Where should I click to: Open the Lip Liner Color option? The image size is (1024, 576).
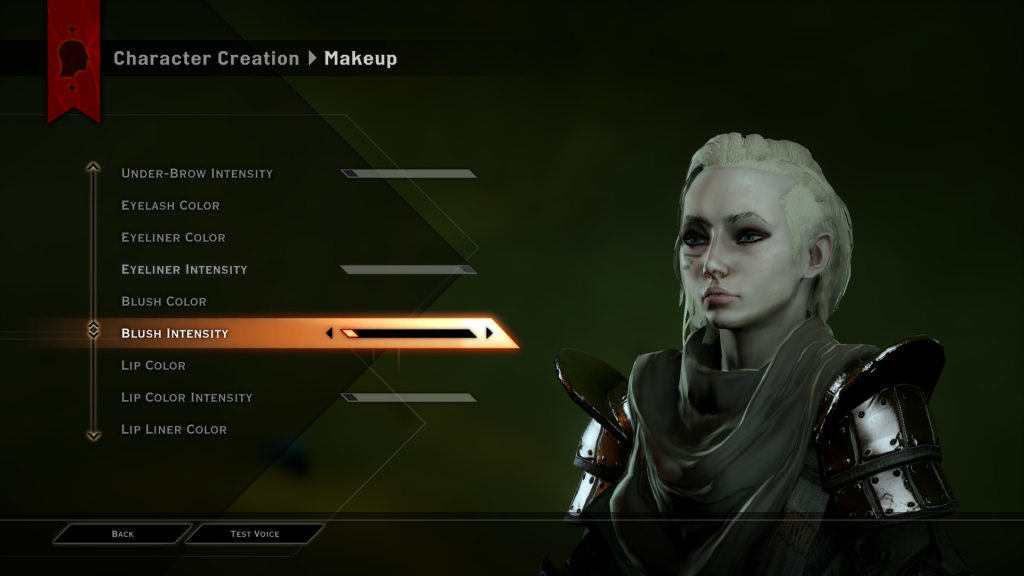[x=174, y=429]
